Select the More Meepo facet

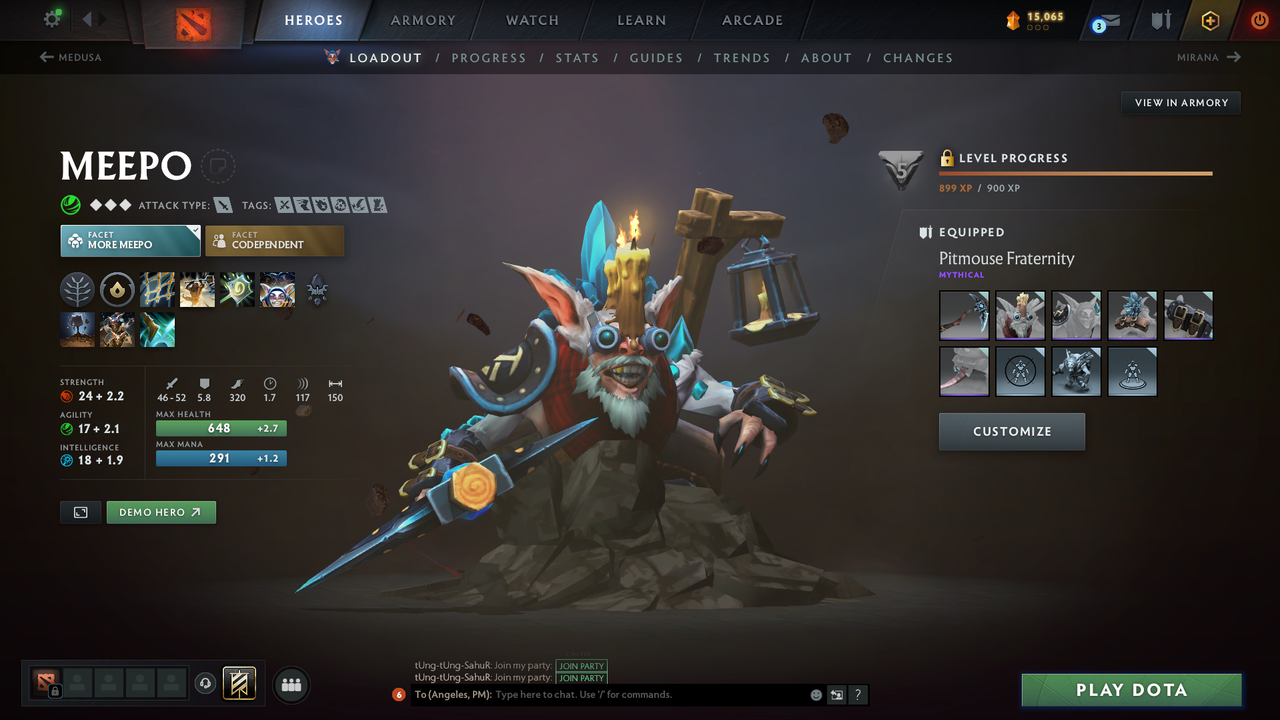click(130, 240)
